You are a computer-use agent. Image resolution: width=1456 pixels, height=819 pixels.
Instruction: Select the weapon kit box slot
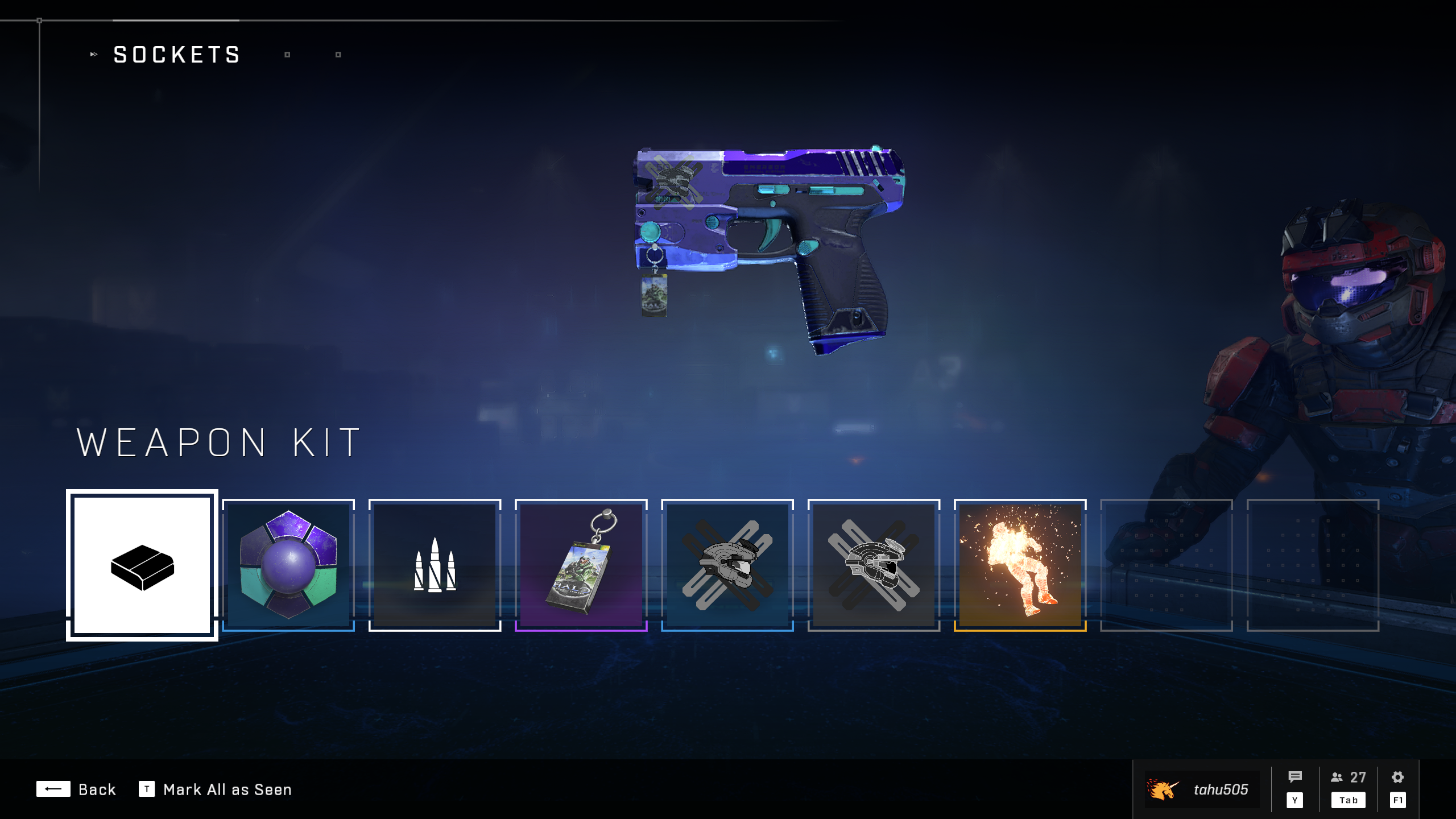(x=142, y=565)
